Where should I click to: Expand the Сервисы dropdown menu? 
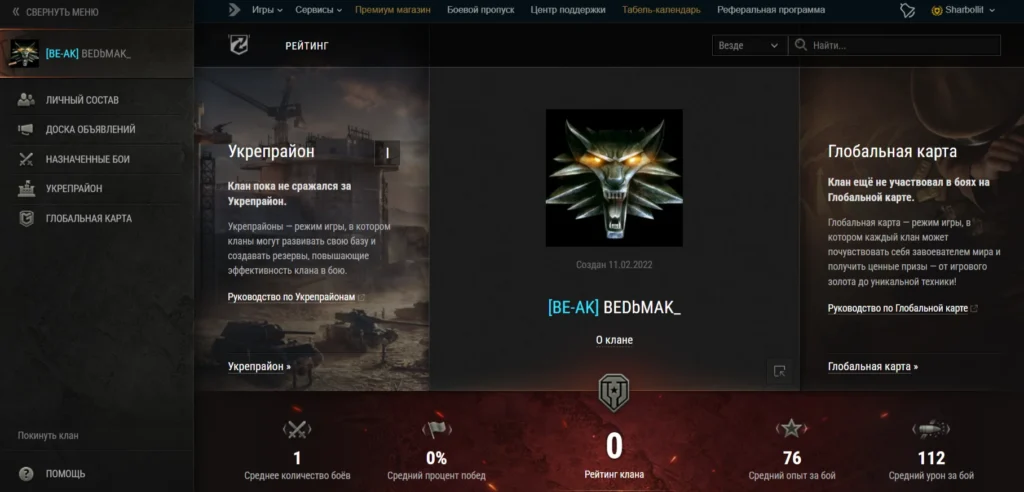point(319,10)
